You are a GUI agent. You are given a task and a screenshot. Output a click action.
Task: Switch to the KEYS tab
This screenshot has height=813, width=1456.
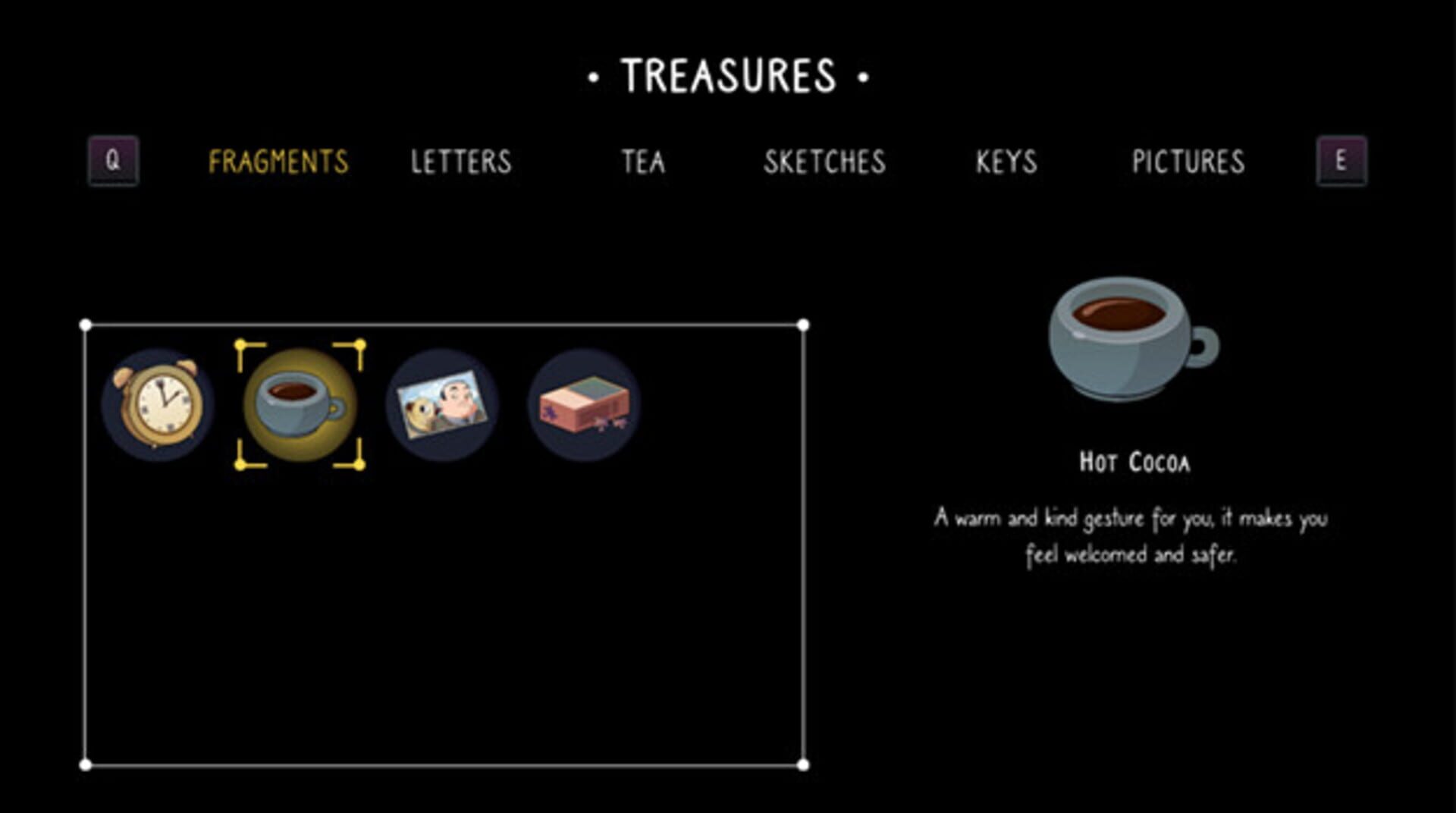tap(1007, 161)
